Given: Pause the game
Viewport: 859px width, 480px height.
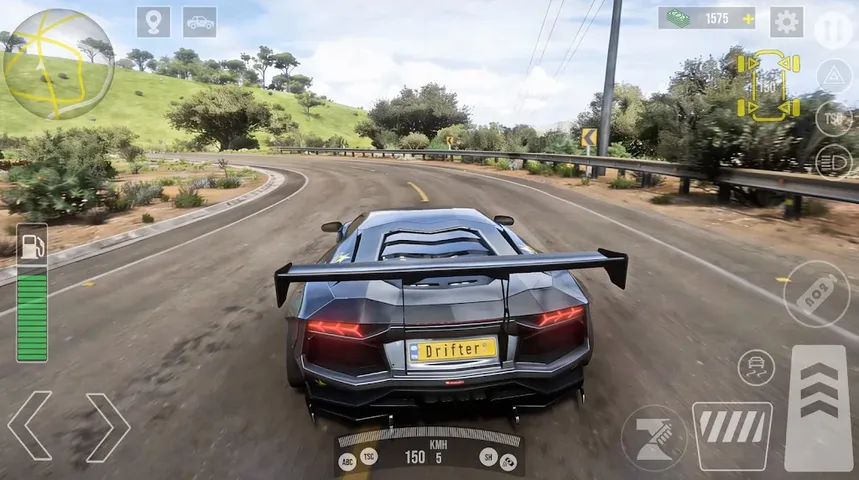Looking at the screenshot, I should tap(833, 29).
